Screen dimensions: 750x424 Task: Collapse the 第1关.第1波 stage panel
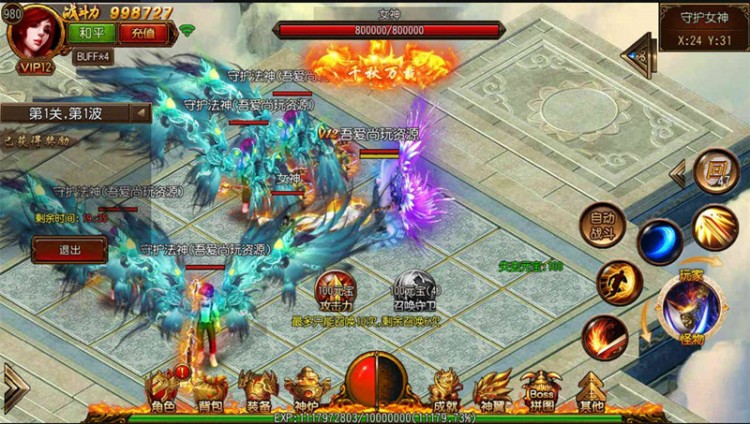click(x=141, y=113)
